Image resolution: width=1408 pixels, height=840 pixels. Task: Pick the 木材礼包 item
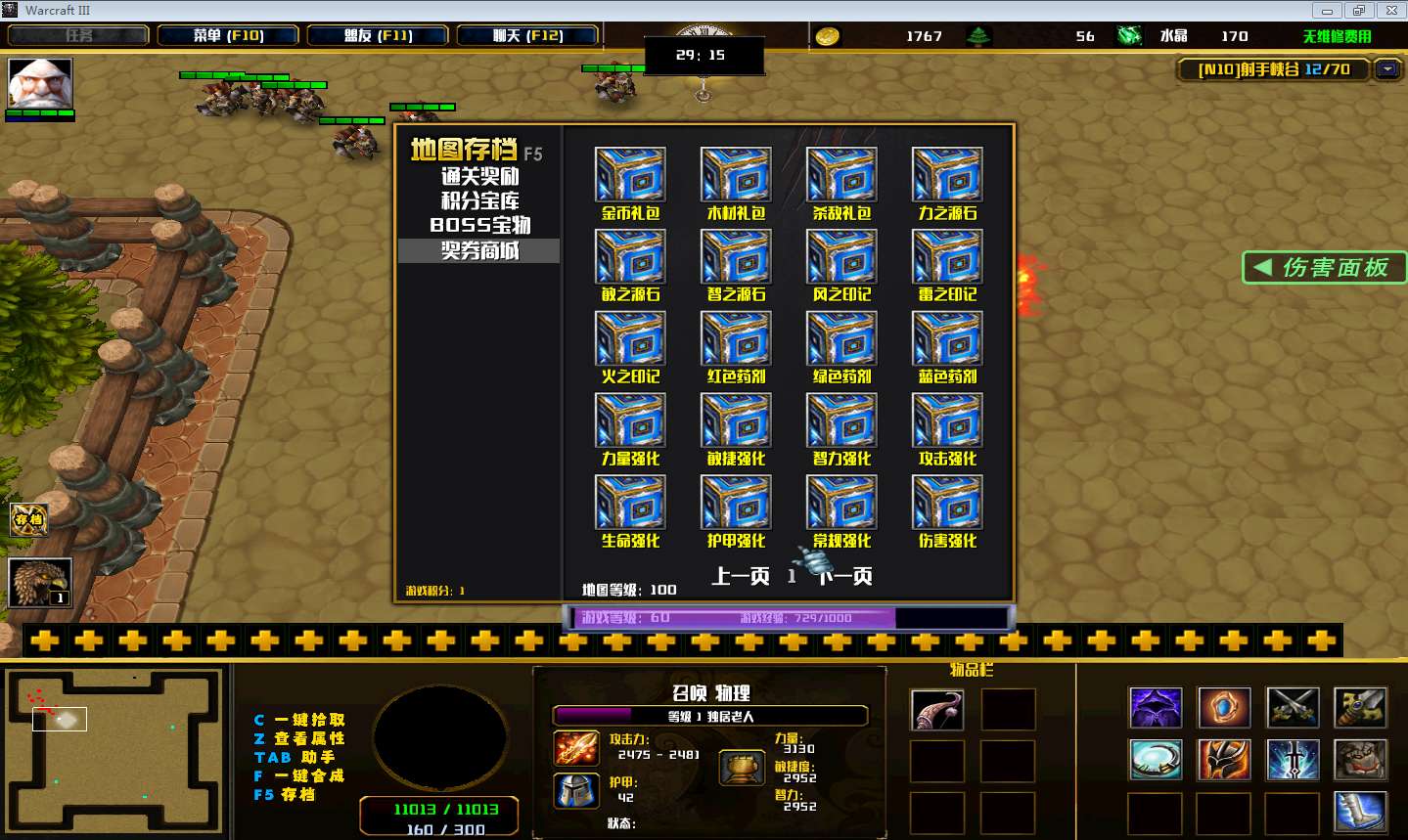[736, 175]
